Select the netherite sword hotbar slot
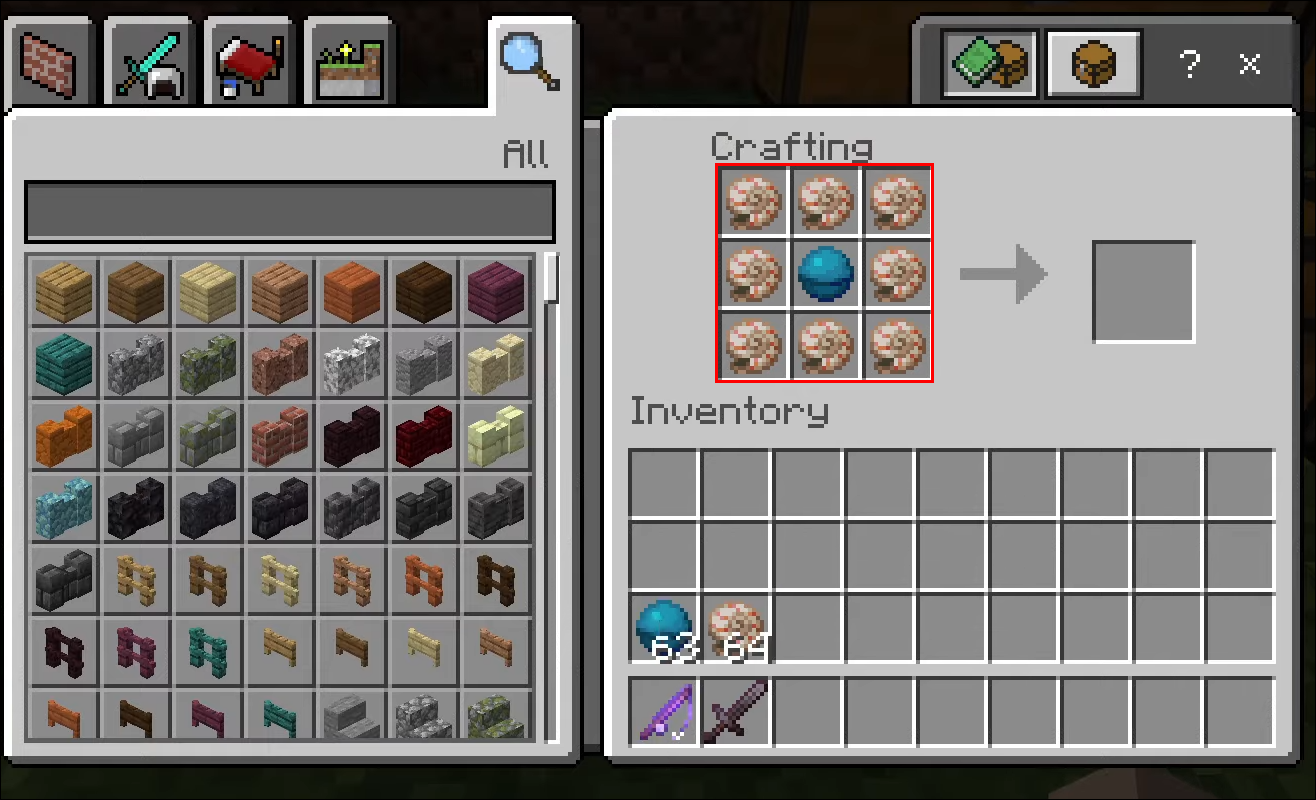Viewport: 1316px width, 800px height. tap(736, 712)
